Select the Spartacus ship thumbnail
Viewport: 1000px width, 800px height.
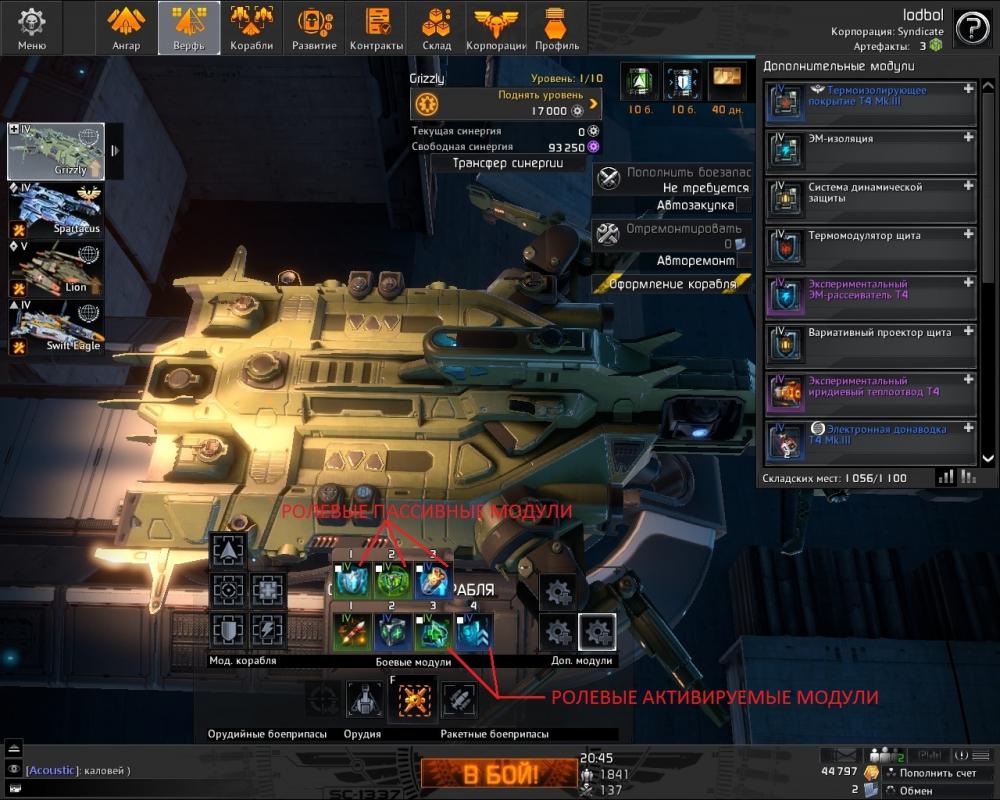(x=57, y=208)
